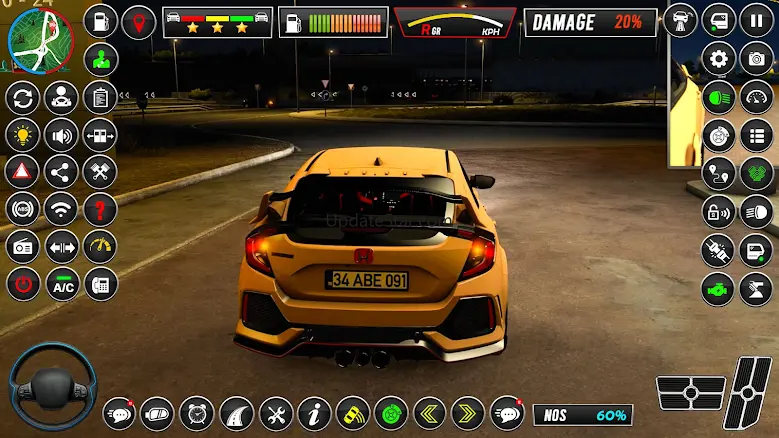The height and width of the screenshot is (438, 779).
Task: Activate the right turn chevron indicator
Action: click(468, 413)
